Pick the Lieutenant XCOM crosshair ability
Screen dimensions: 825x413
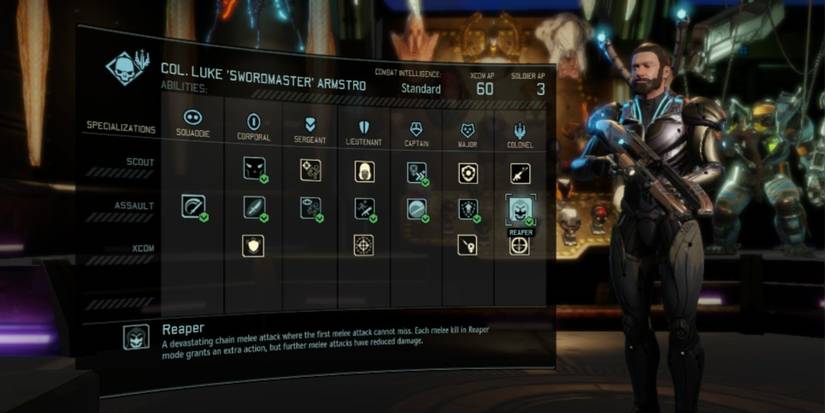pos(365,245)
